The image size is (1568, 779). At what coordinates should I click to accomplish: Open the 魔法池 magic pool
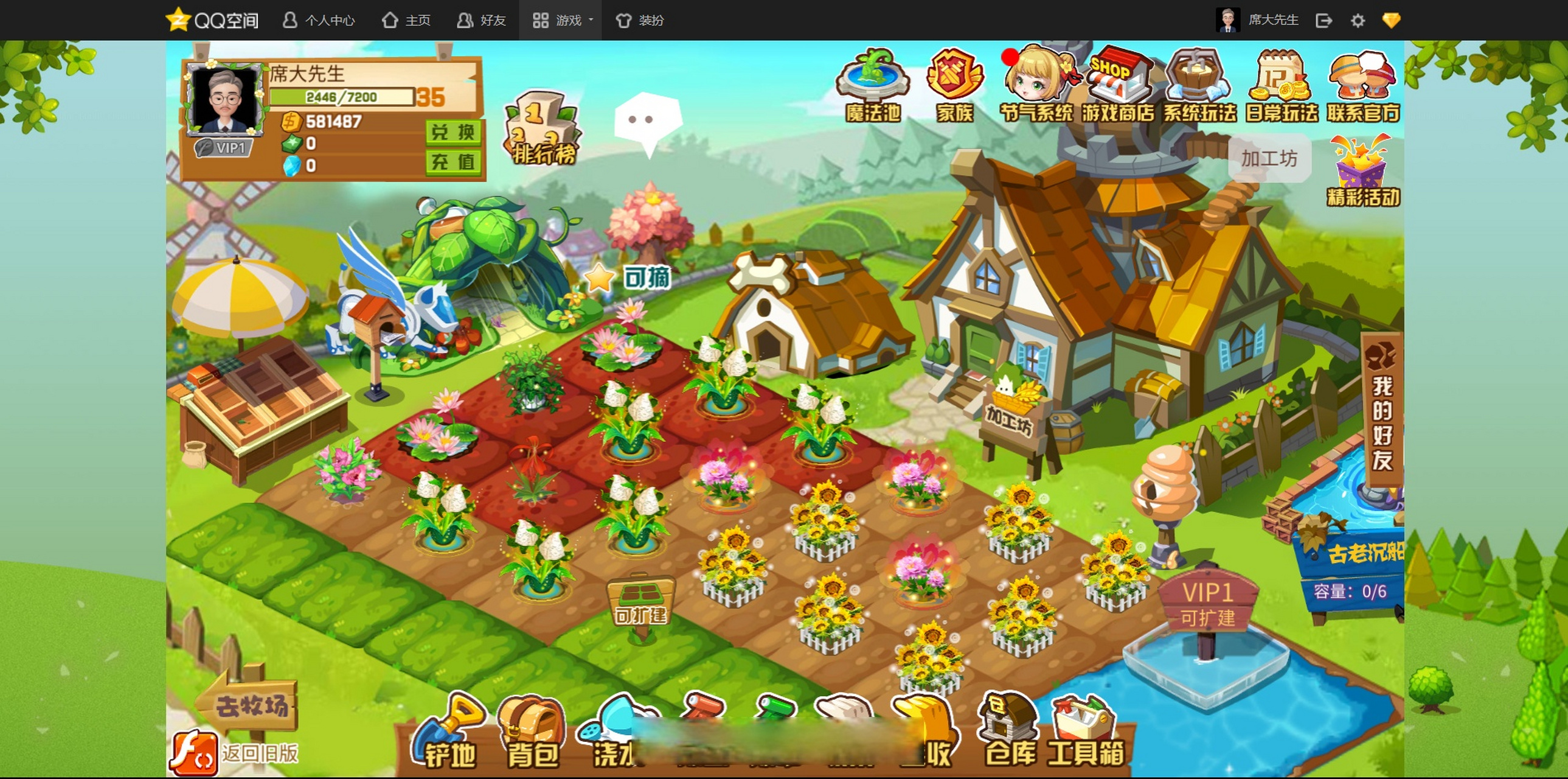point(872,85)
